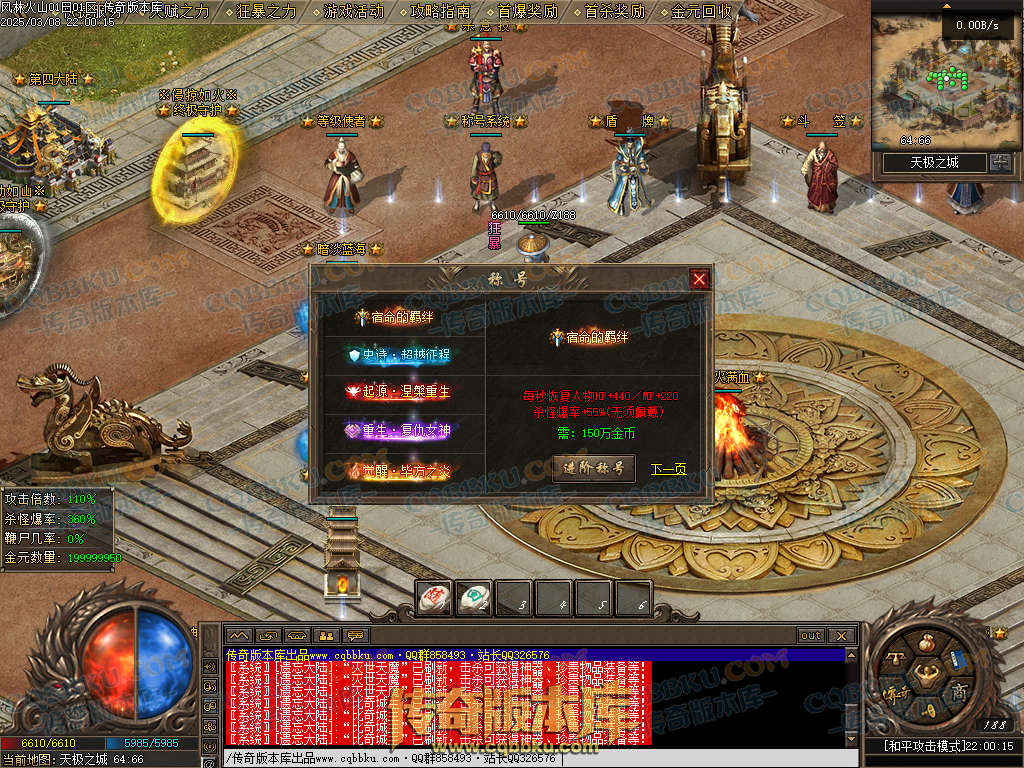Go to next page via 下一页
The height and width of the screenshot is (768, 1024).
(669, 469)
